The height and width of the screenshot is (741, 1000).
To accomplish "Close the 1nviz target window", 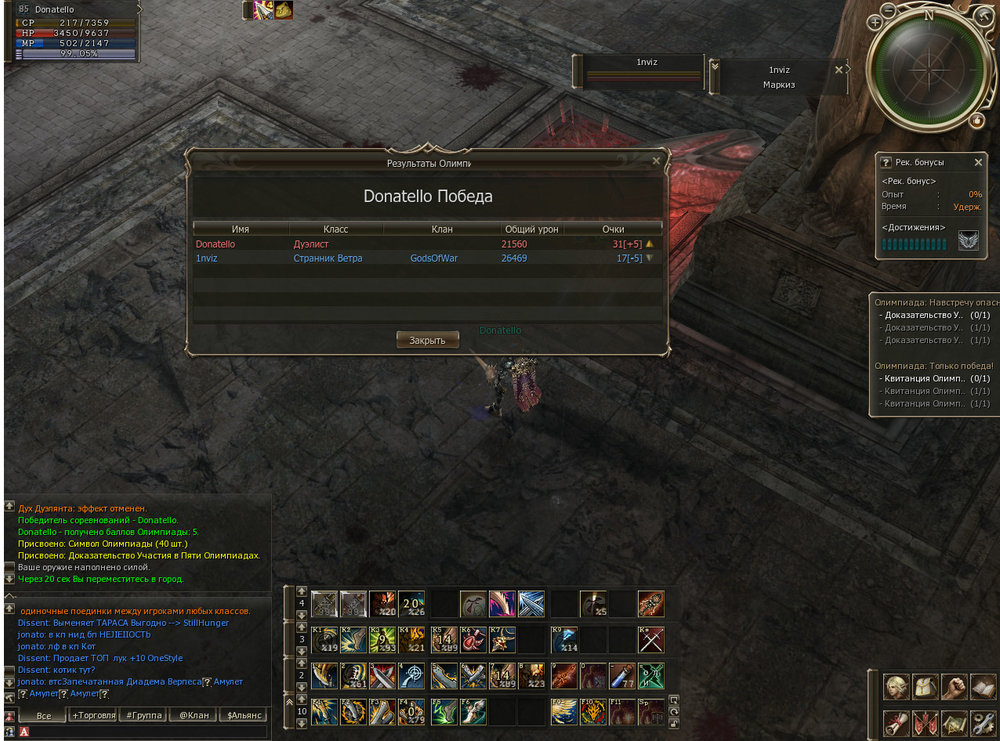I will point(839,69).
